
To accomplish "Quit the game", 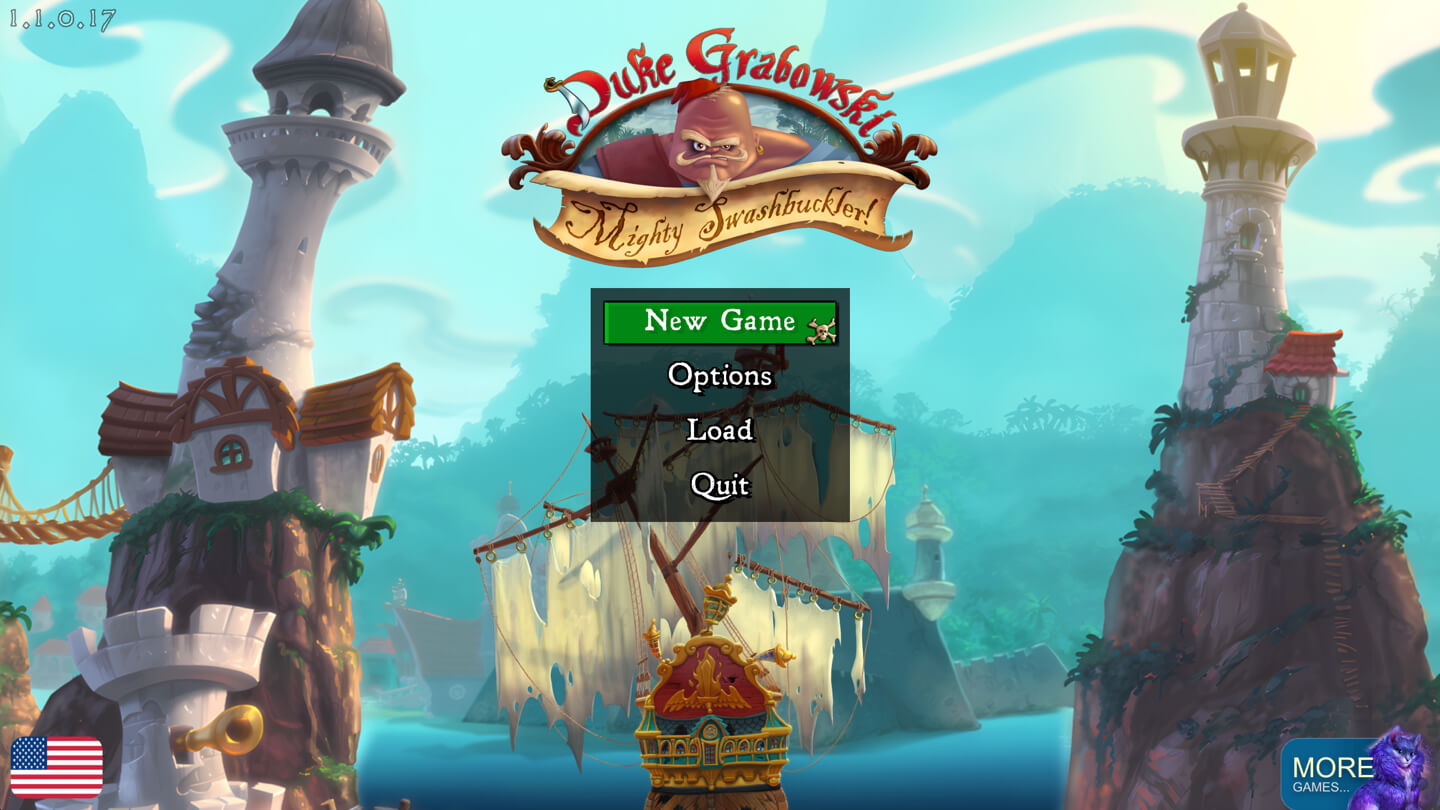I will (x=720, y=484).
